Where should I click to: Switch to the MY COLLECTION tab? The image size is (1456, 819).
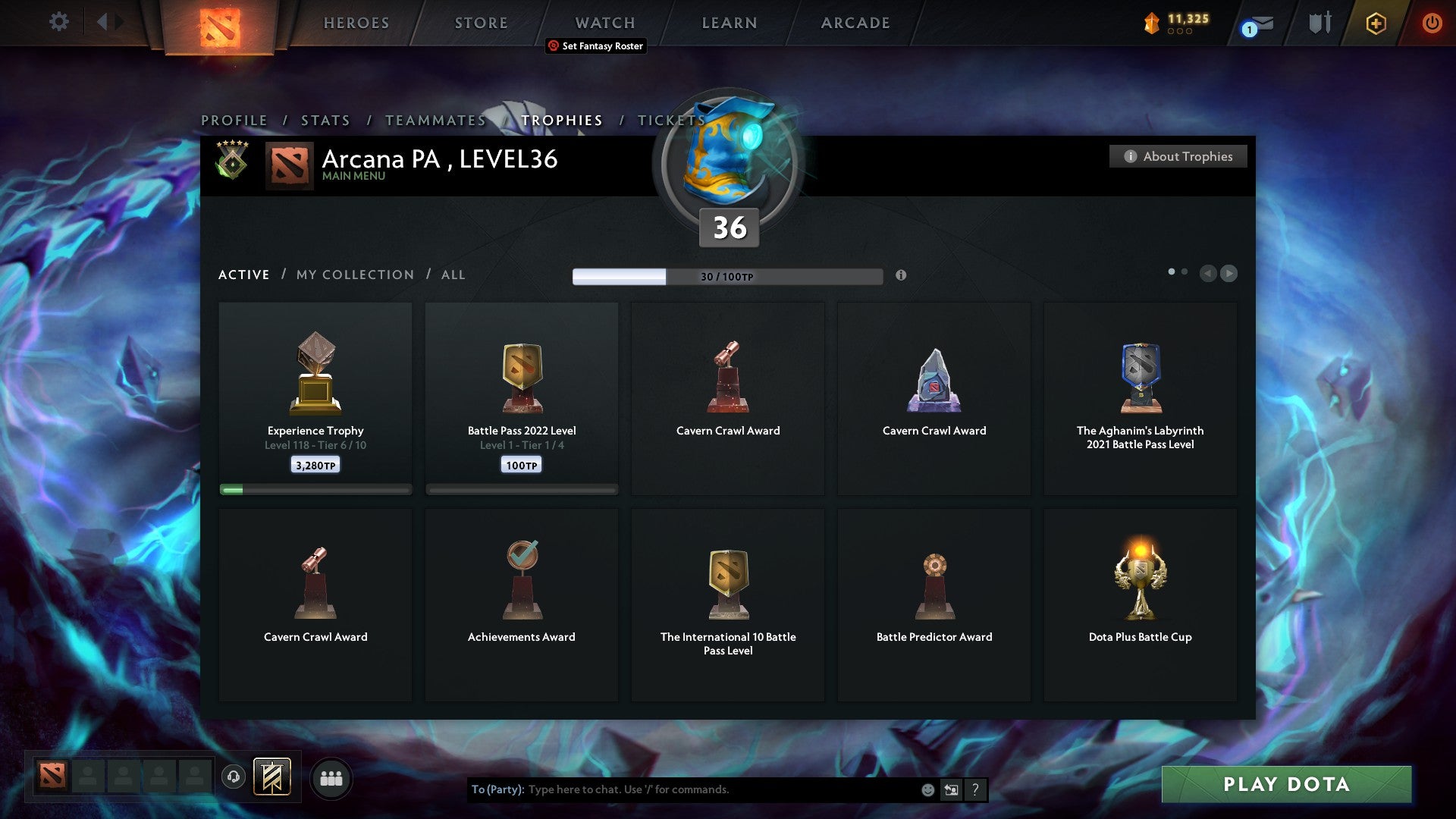click(x=353, y=275)
